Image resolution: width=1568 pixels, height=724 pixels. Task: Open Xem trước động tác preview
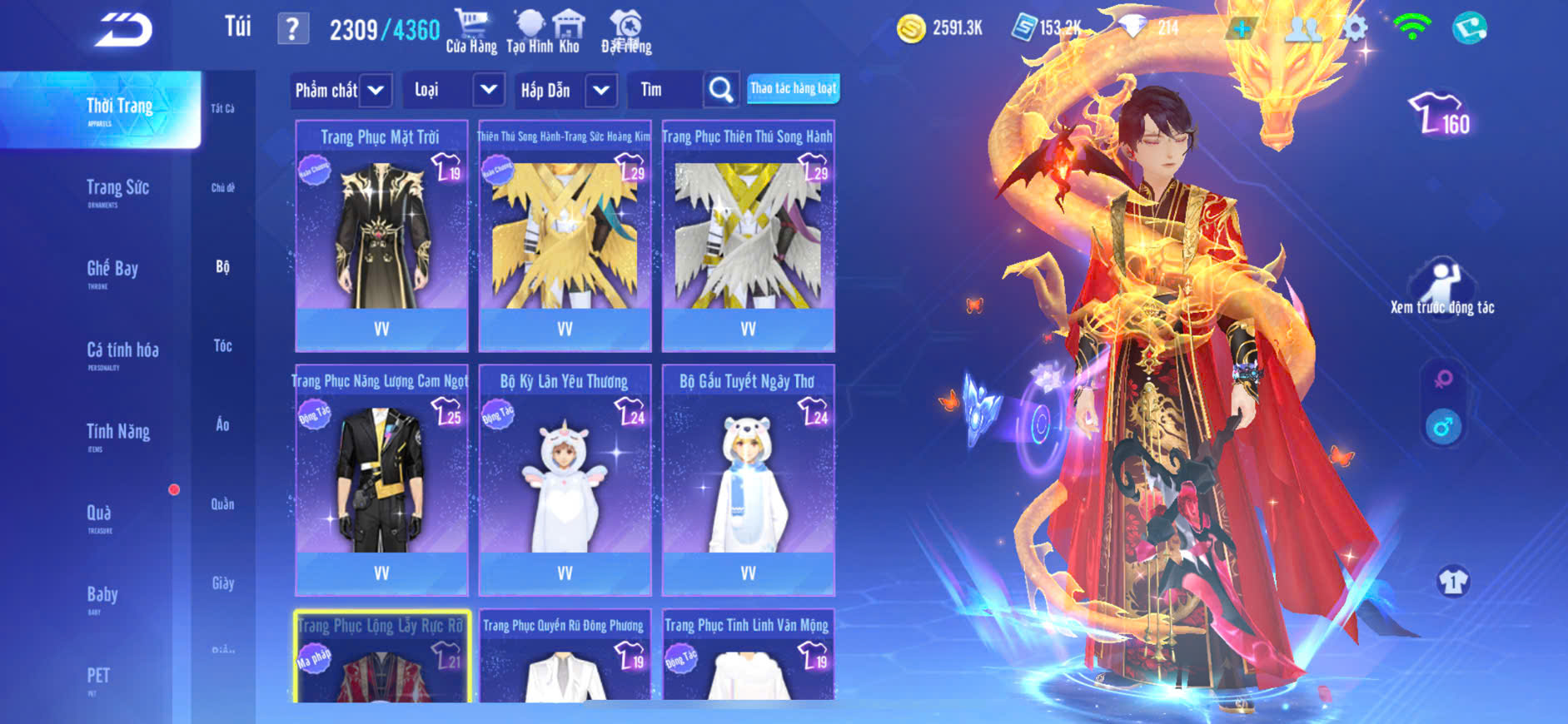pyautogui.click(x=1441, y=288)
